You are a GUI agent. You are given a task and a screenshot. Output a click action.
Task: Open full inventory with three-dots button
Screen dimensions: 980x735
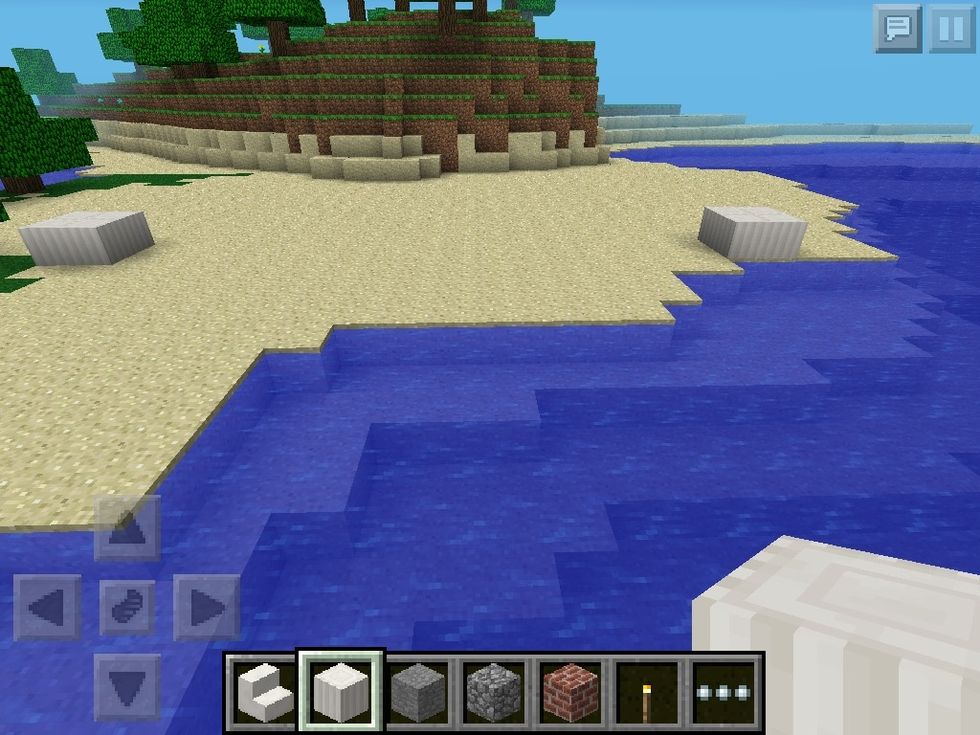[725, 692]
